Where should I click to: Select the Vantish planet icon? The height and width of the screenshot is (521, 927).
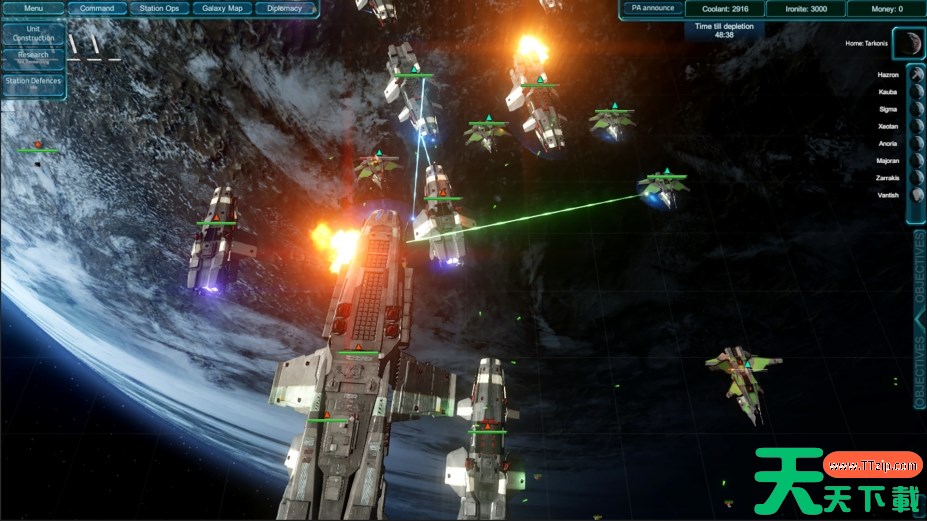(916, 194)
